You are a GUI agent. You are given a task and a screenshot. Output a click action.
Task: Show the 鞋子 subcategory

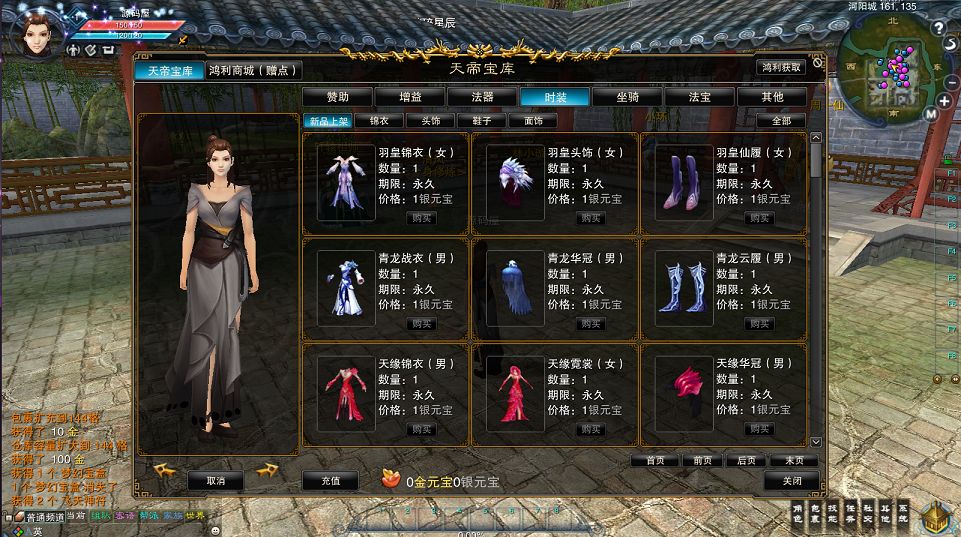(x=482, y=120)
